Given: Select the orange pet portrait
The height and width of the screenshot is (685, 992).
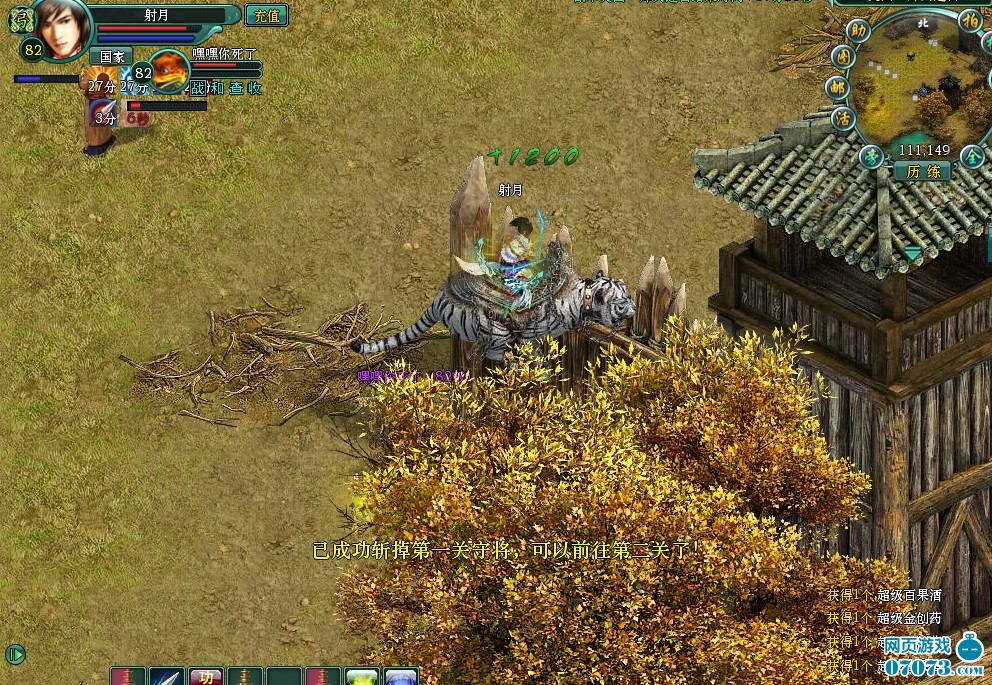Looking at the screenshot, I should click(171, 71).
